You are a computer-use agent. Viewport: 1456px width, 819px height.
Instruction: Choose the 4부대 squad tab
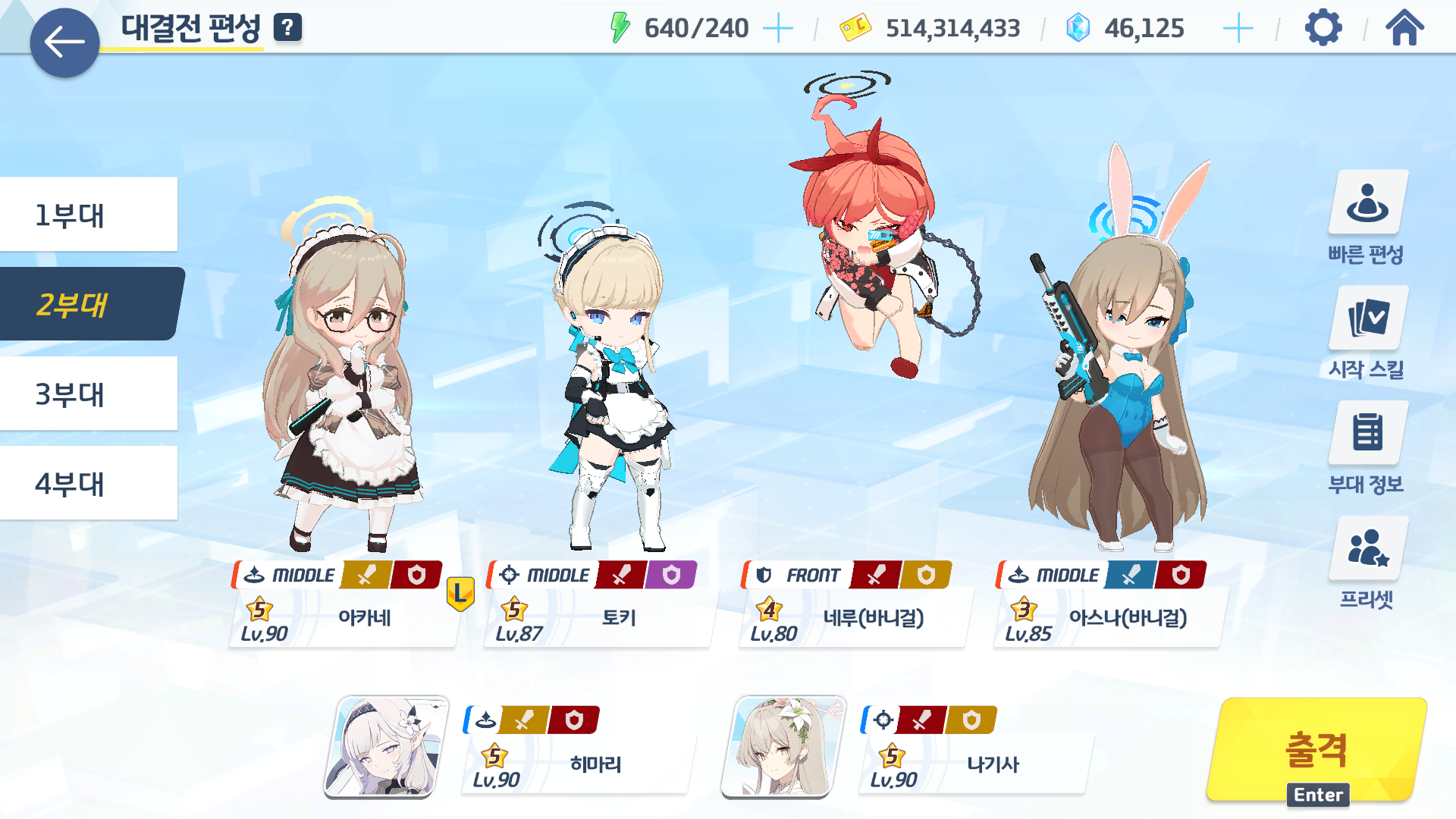pyautogui.click(x=89, y=483)
